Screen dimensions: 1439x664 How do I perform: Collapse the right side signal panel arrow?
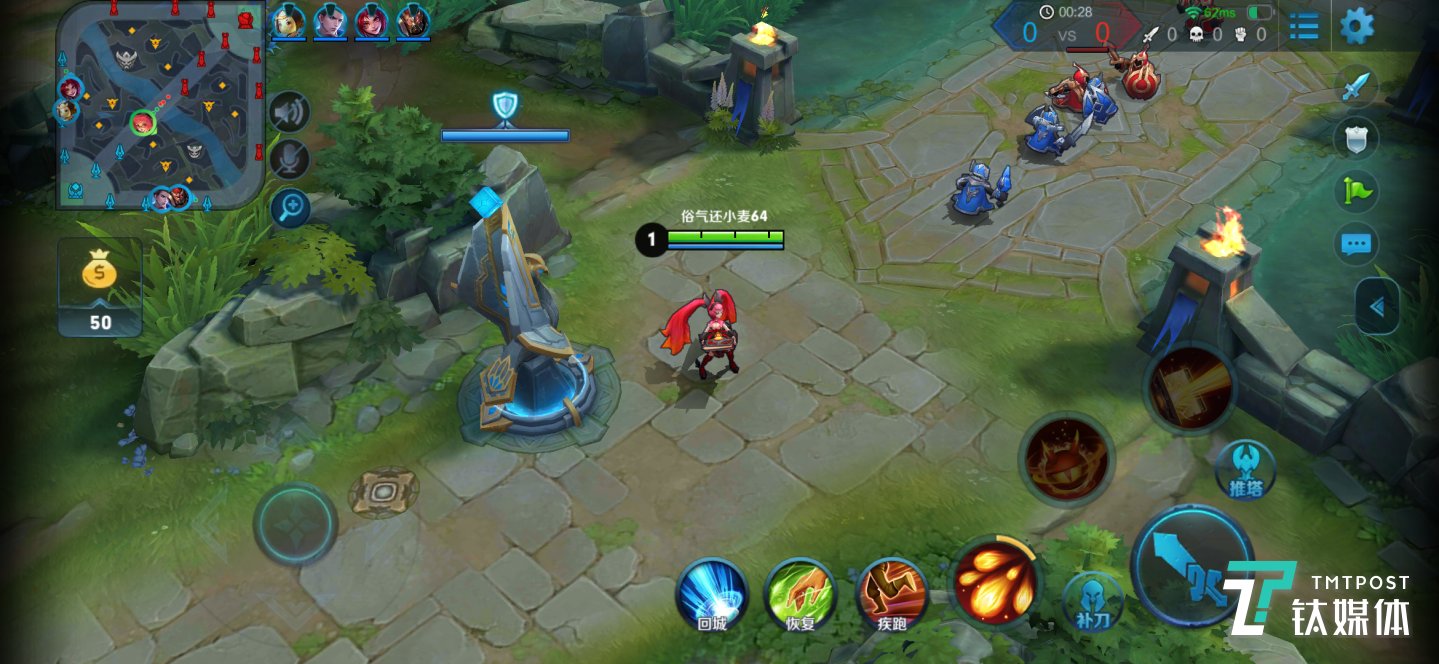(1378, 306)
